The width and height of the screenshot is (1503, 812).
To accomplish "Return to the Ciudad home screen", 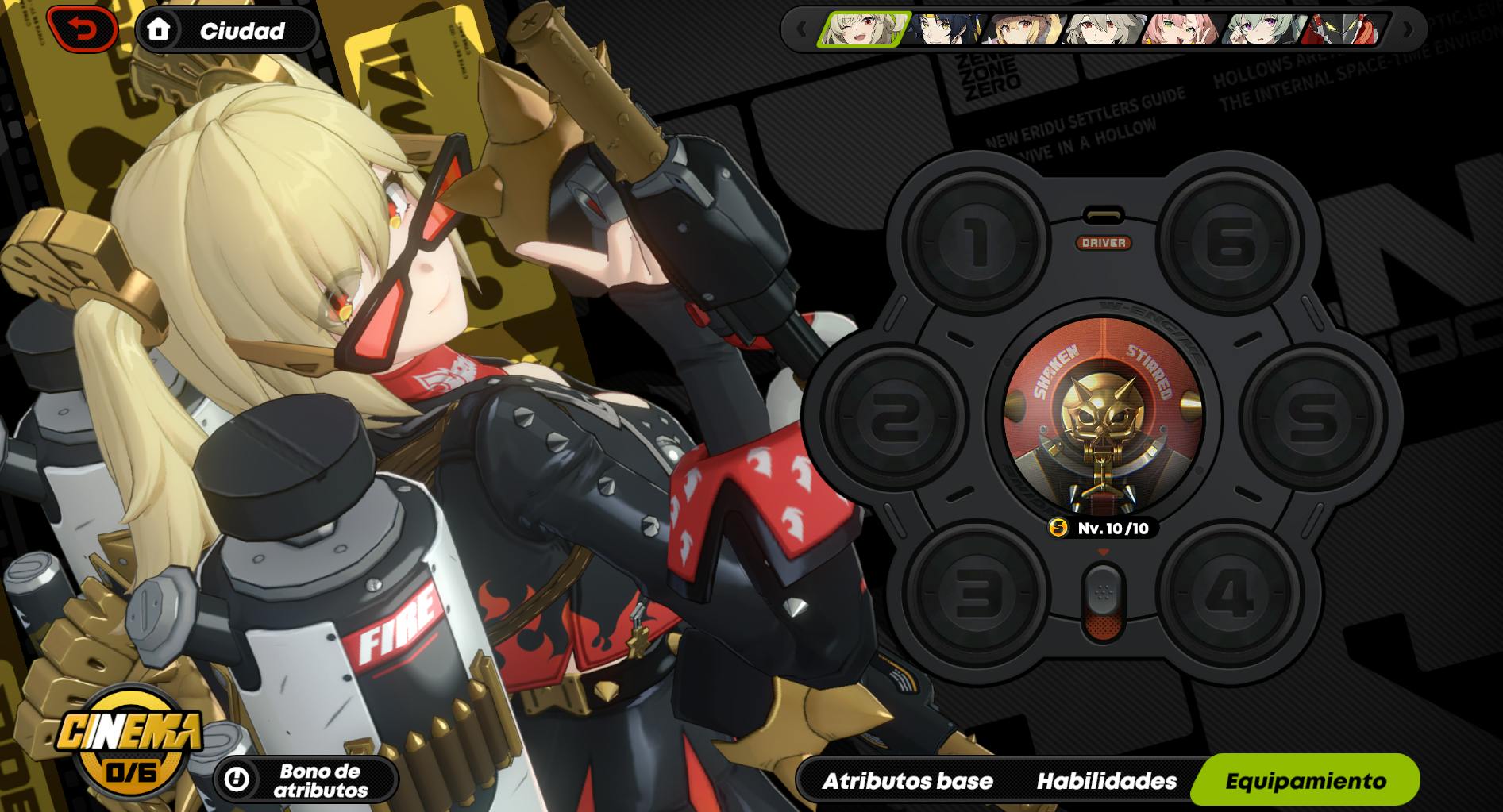I will click(x=227, y=31).
